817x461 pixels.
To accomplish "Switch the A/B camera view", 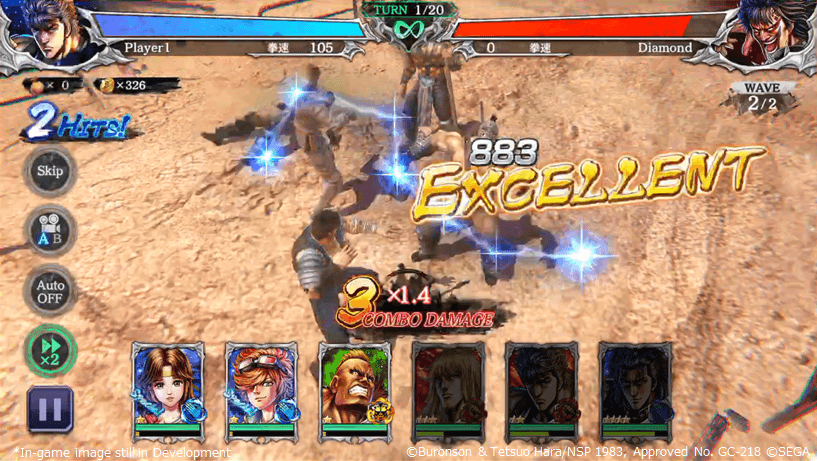I will (49, 230).
